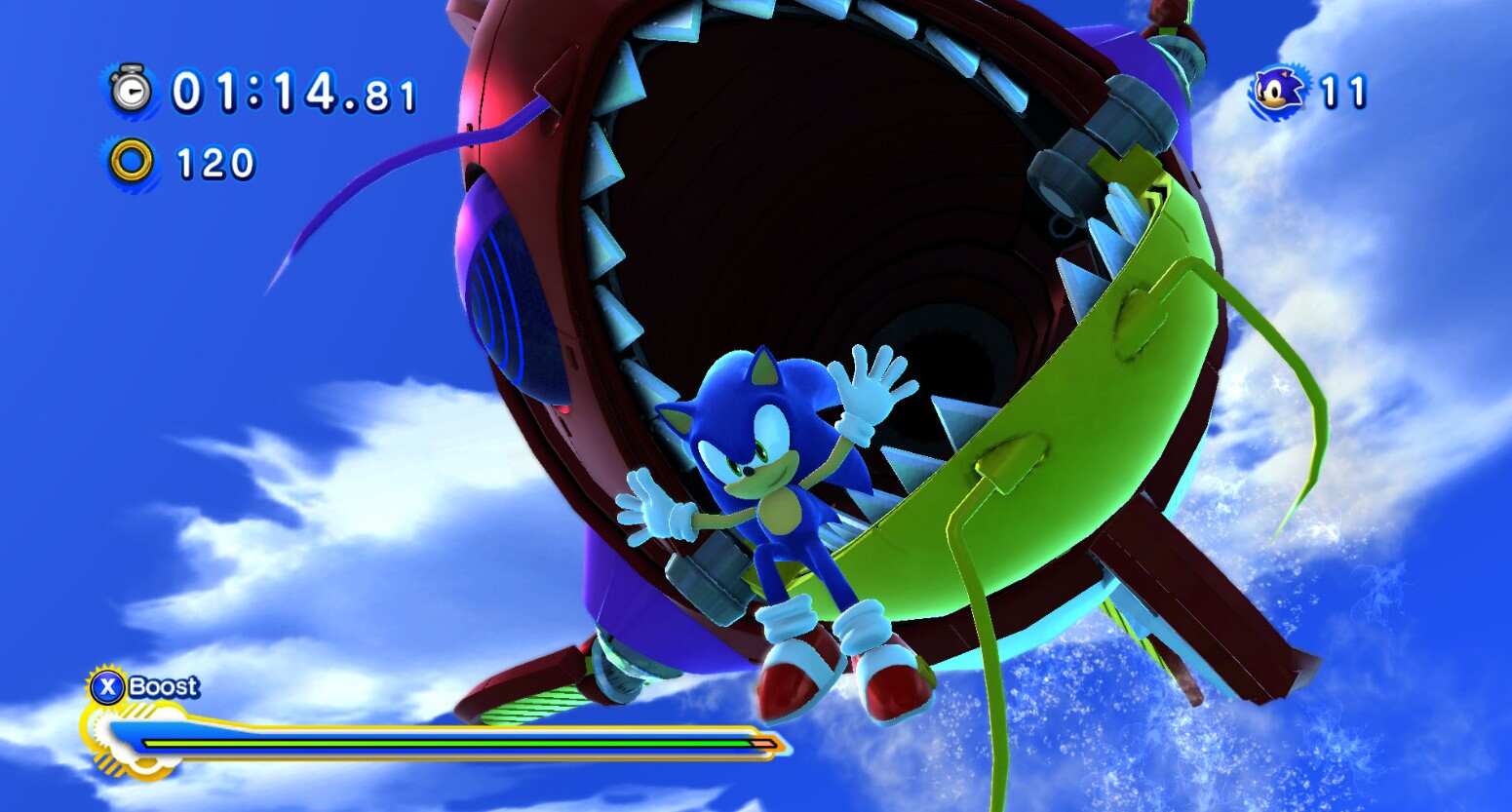Select the gold ring counter icon
This screenshot has height=812, width=1512.
(131, 162)
